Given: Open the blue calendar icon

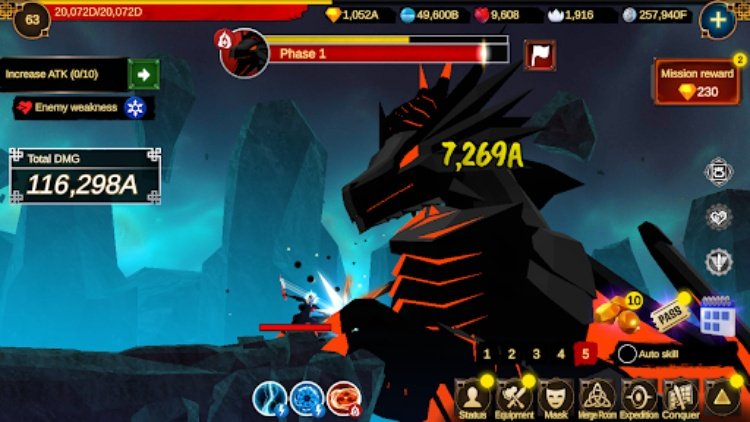Looking at the screenshot, I should (717, 316).
